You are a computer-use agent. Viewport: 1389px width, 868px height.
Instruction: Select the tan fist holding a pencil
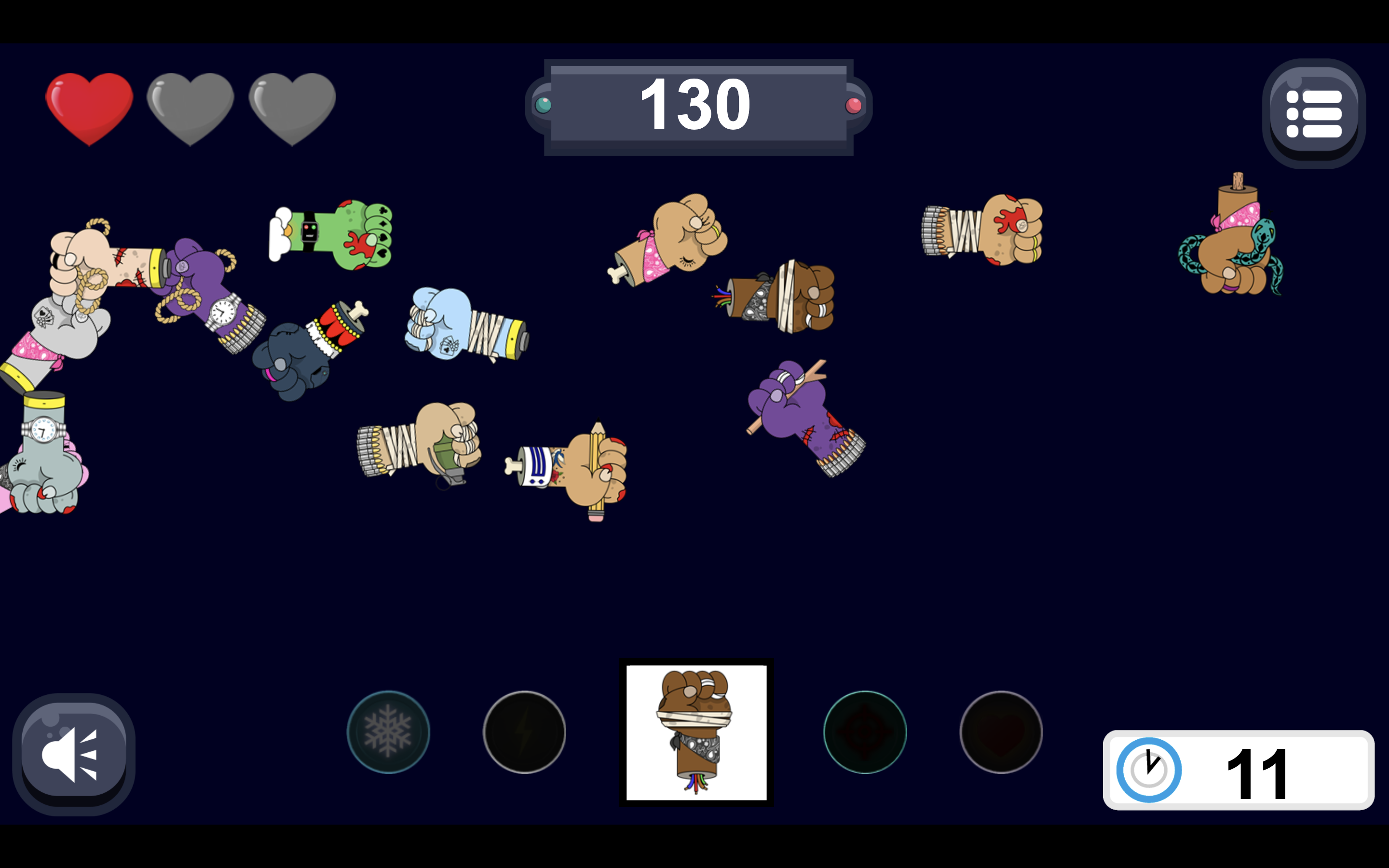click(580, 468)
